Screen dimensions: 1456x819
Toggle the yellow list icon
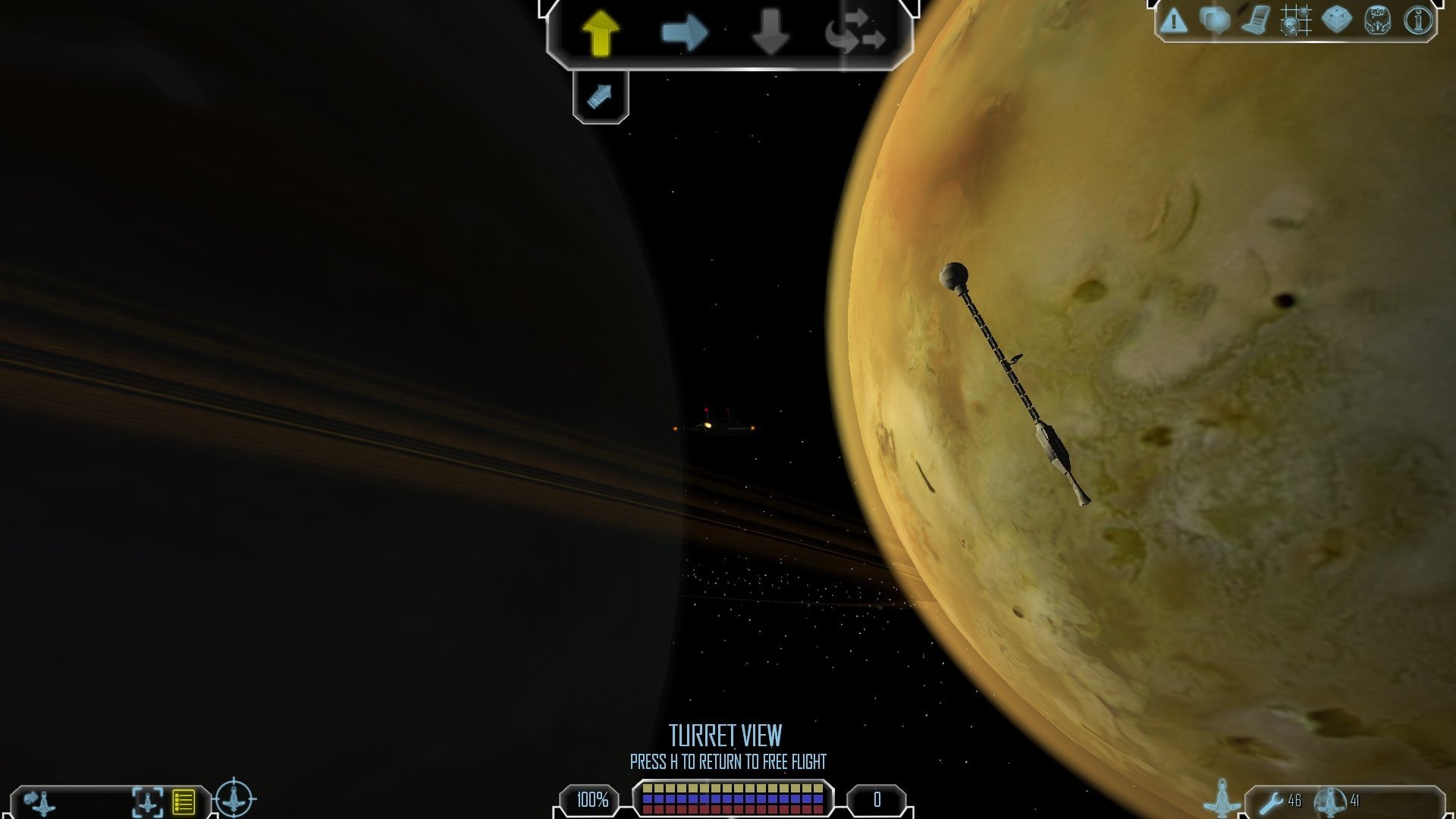pyautogui.click(x=184, y=802)
